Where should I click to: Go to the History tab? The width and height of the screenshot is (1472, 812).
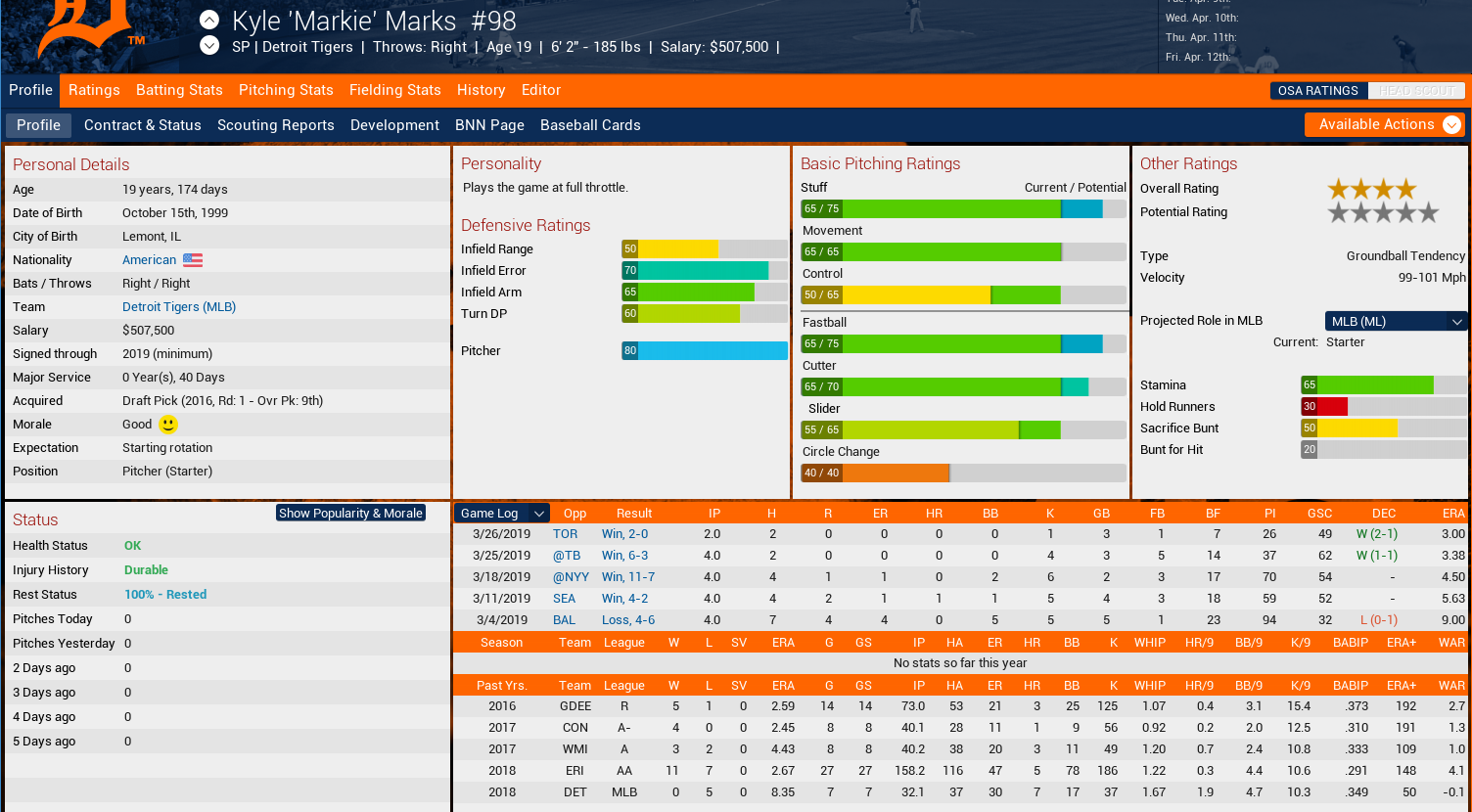click(481, 90)
